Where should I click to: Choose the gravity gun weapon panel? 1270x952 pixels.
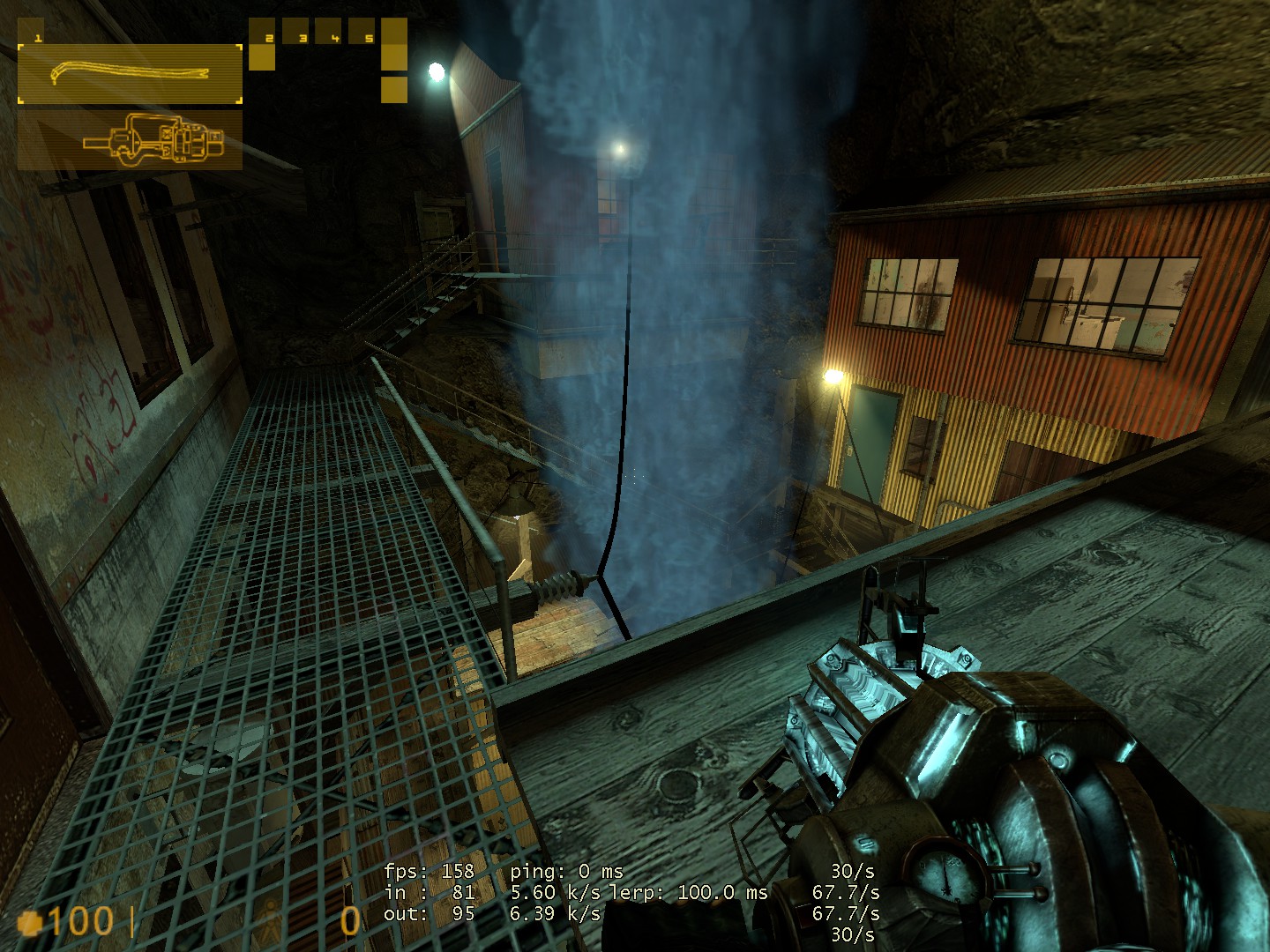(x=130, y=139)
